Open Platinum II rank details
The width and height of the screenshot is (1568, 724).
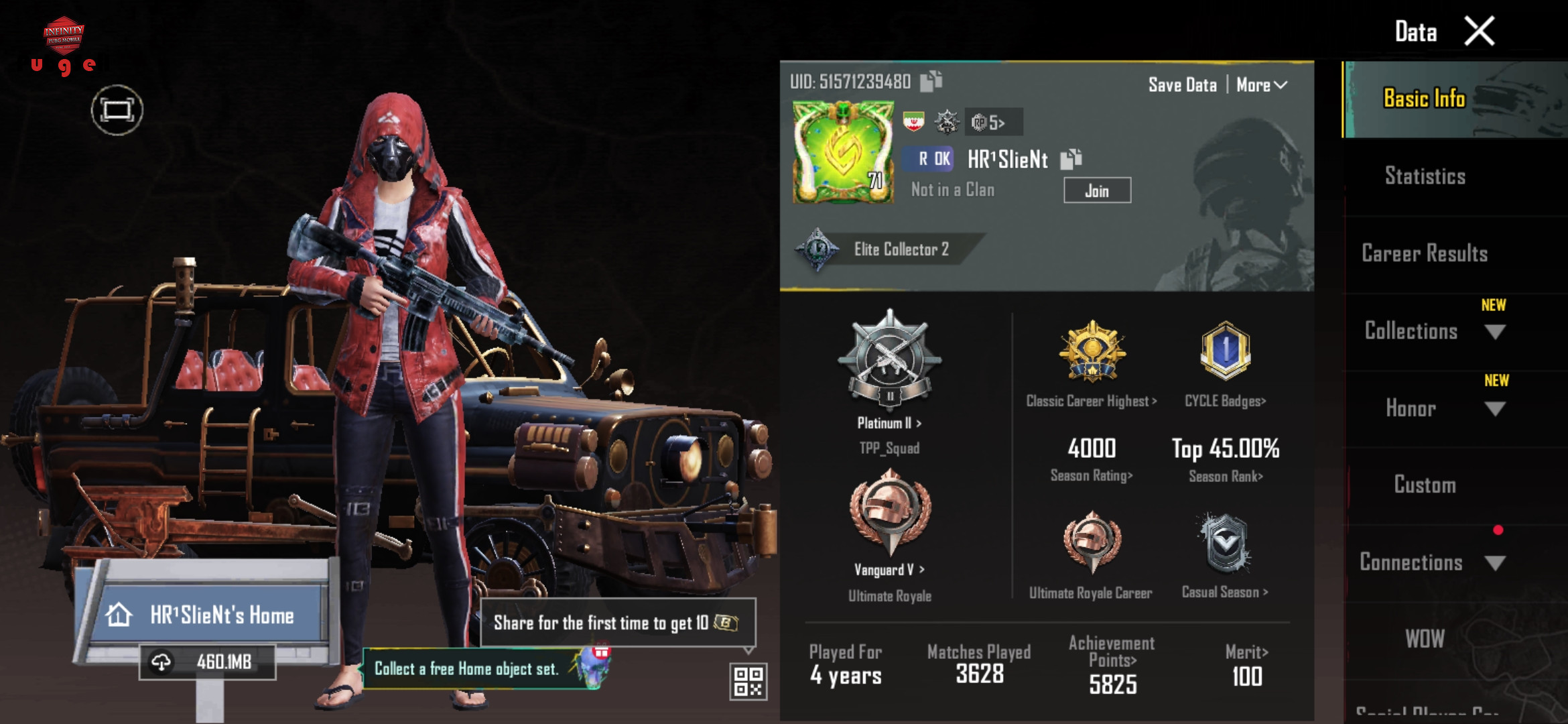pos(889,422)
